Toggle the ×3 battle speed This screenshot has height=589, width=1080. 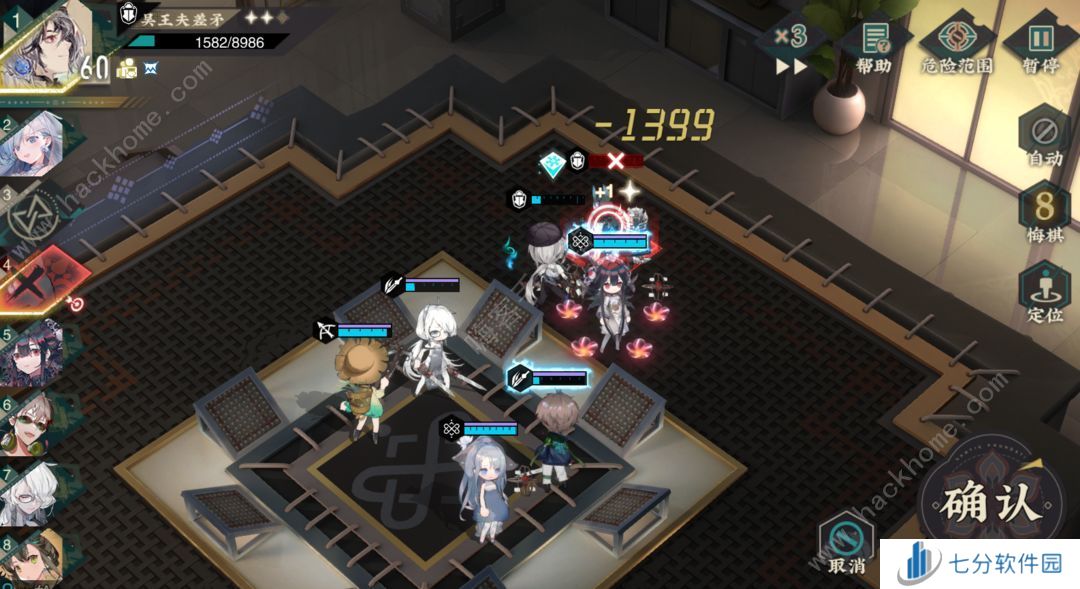(x=791, y=46)
